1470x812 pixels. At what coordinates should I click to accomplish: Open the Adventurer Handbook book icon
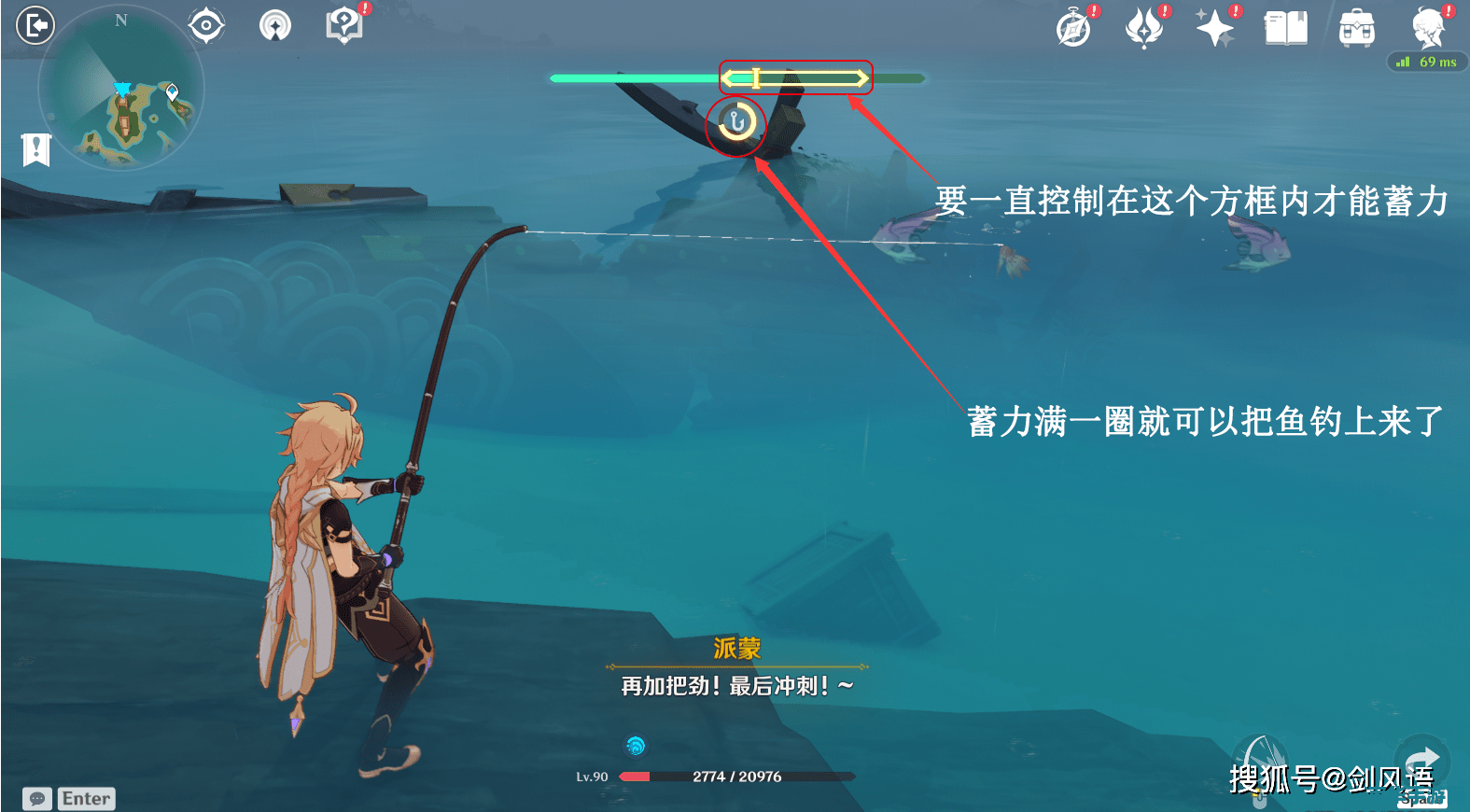(x=1285, y=28)
